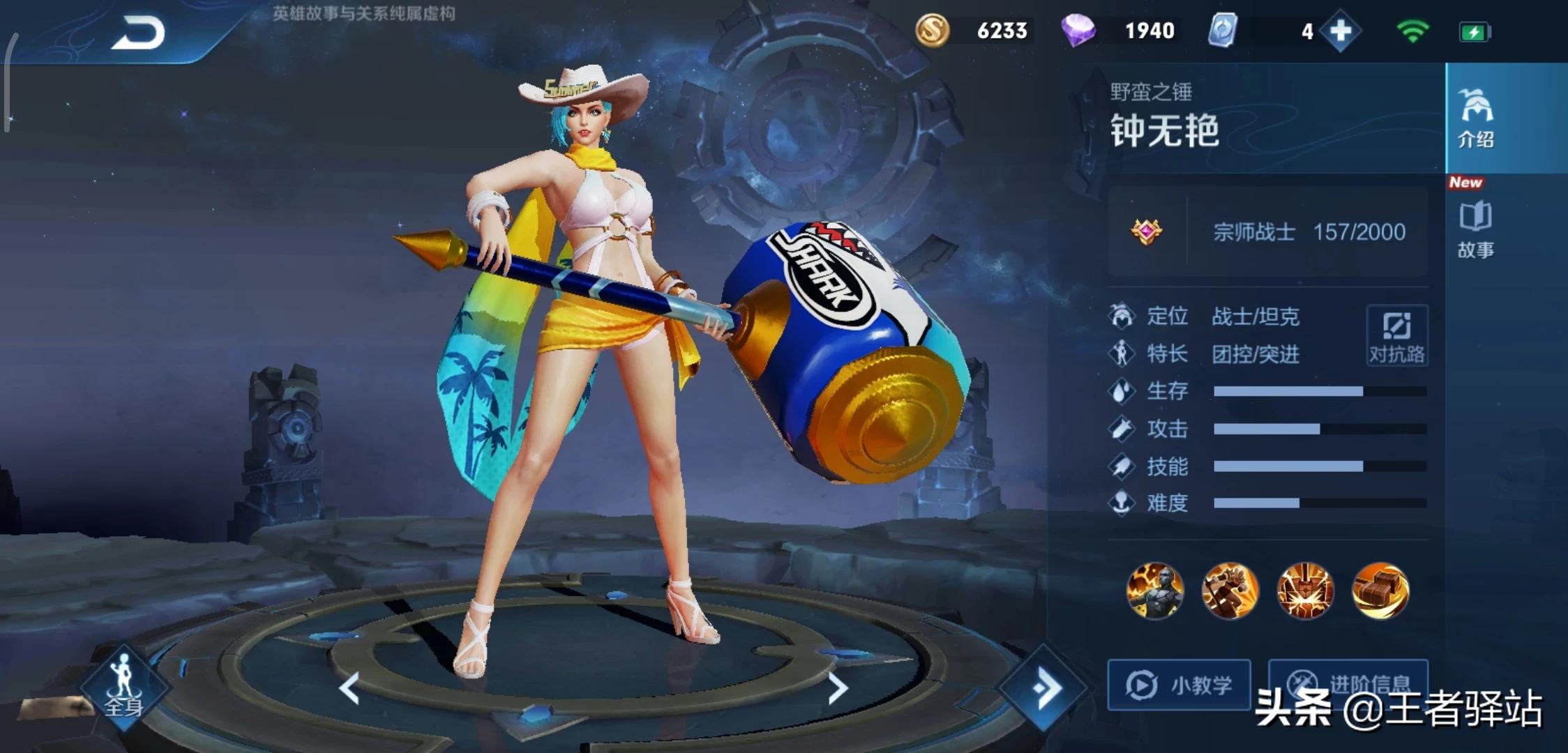Show next skin with right arrow
Screen dimensions: 1568x753
(x=837, y=688)
